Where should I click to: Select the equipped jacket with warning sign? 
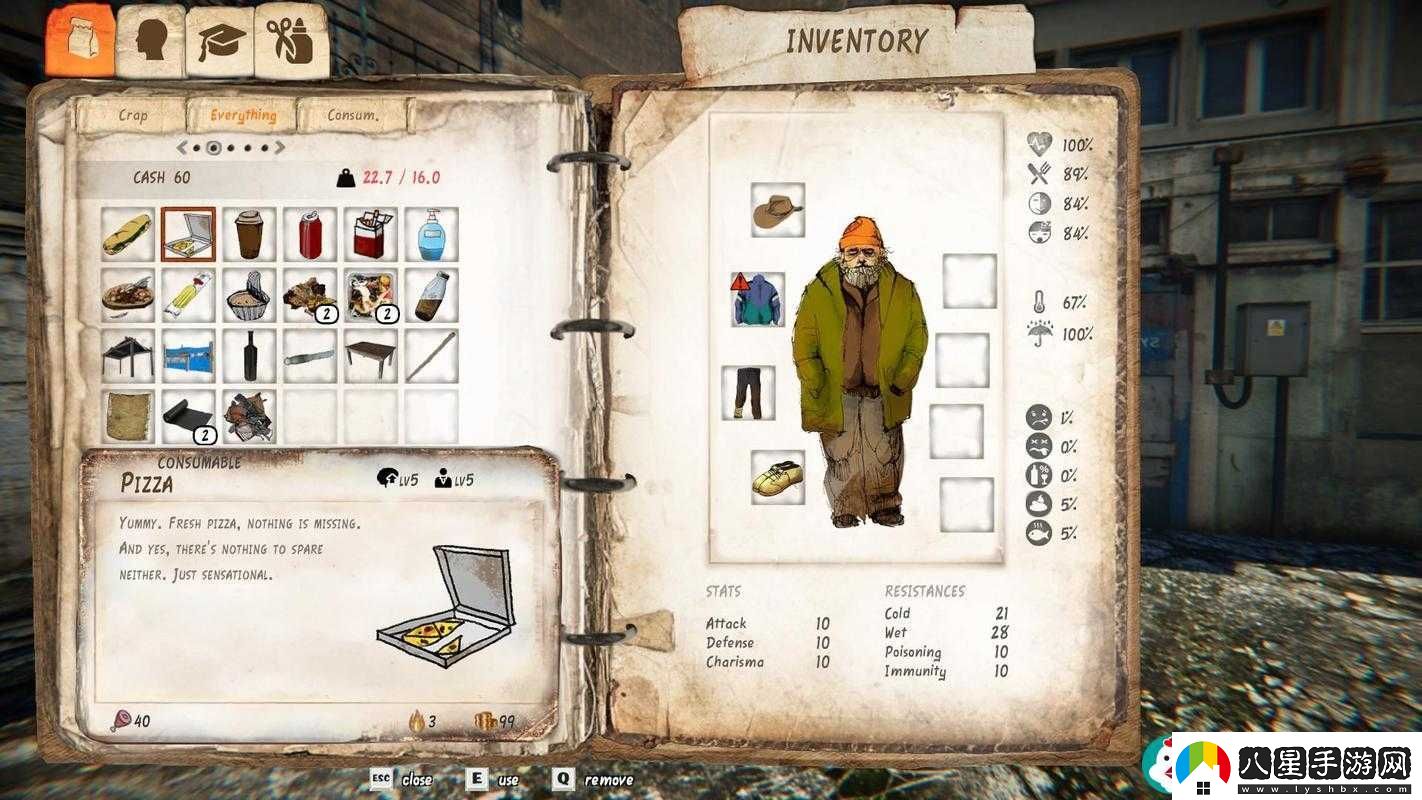758,299
